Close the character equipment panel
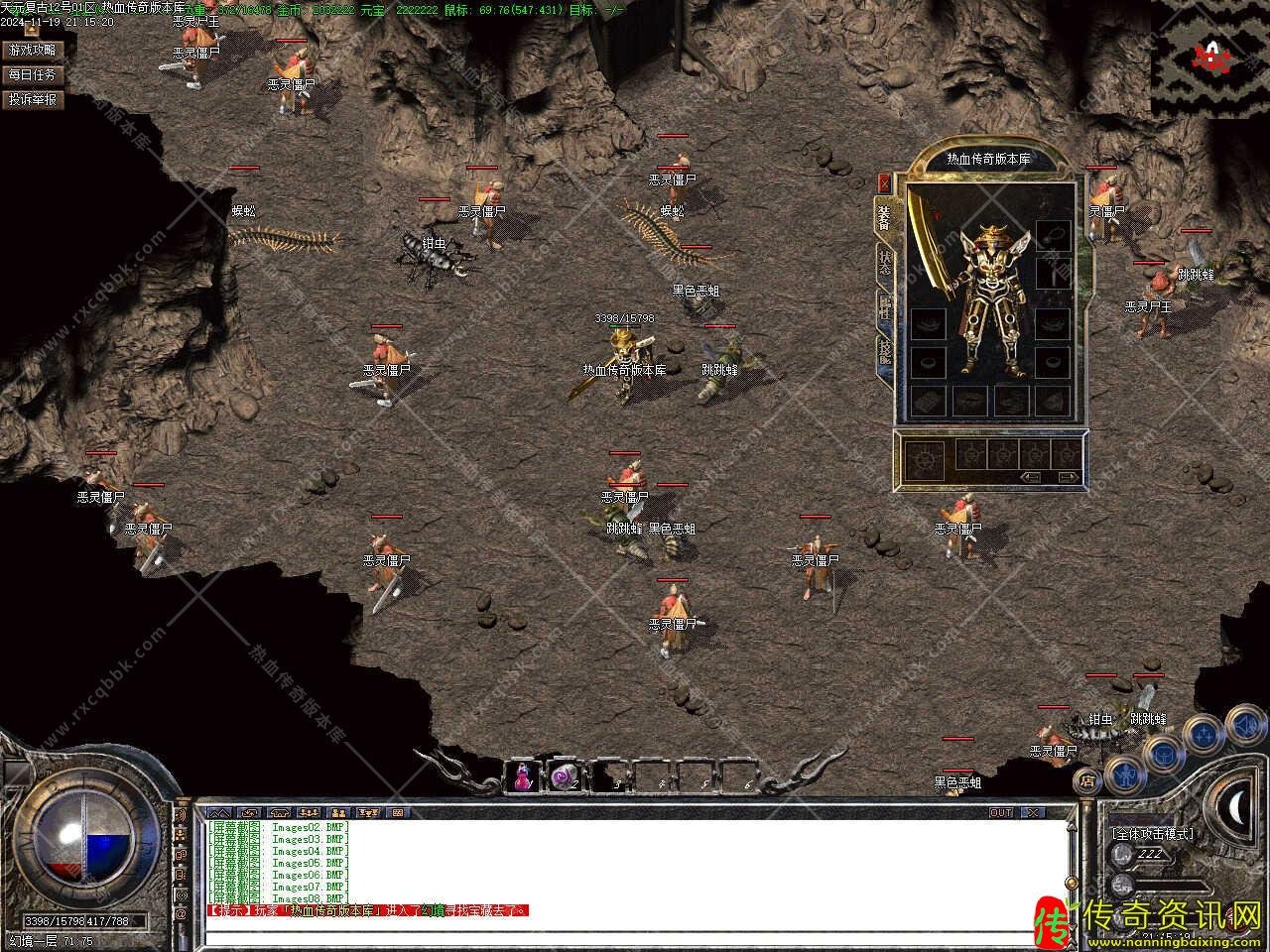This screenshot has width=1270, height=952. coord(884,182)
